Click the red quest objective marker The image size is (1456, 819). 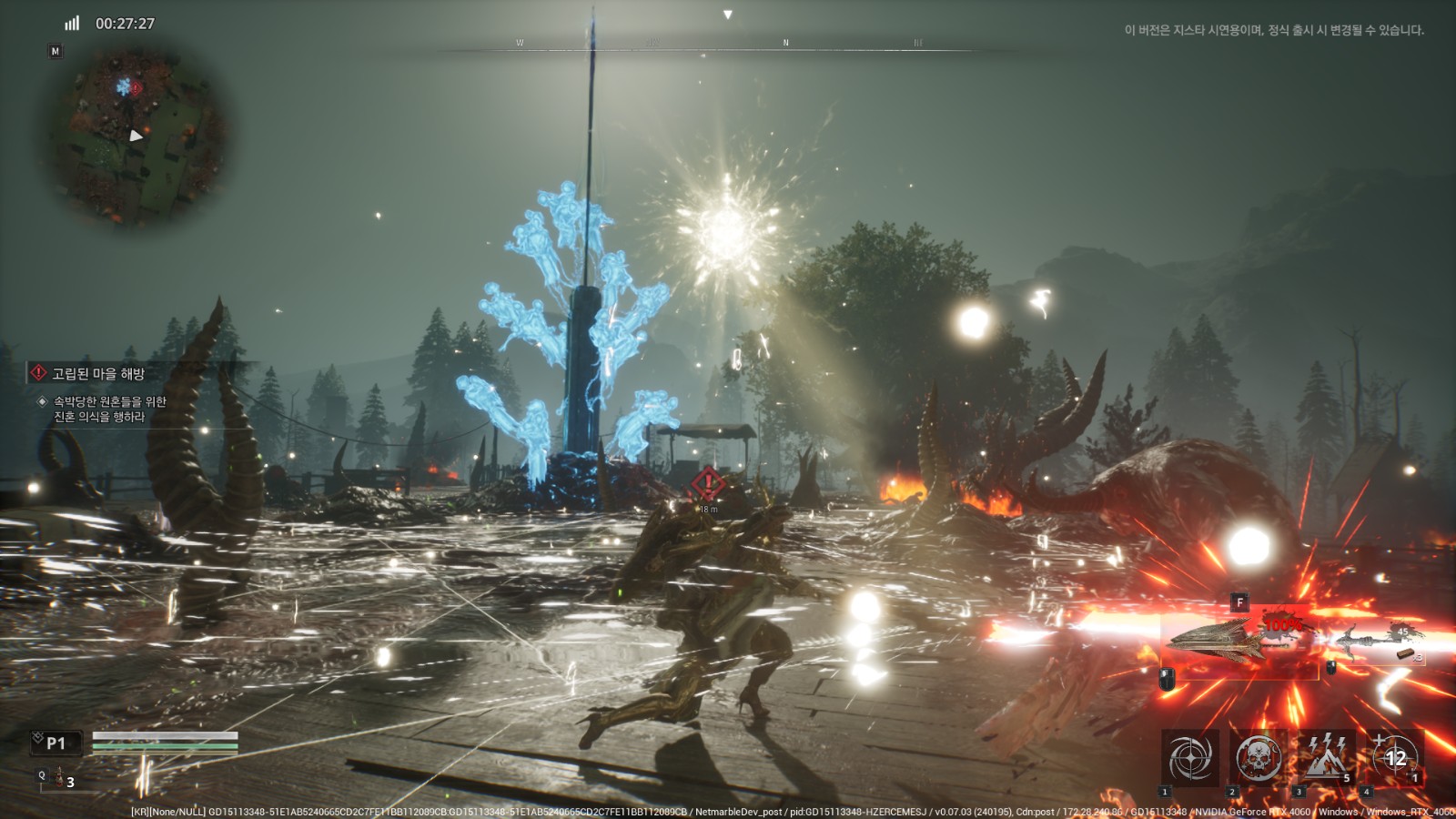click(708, 484)
